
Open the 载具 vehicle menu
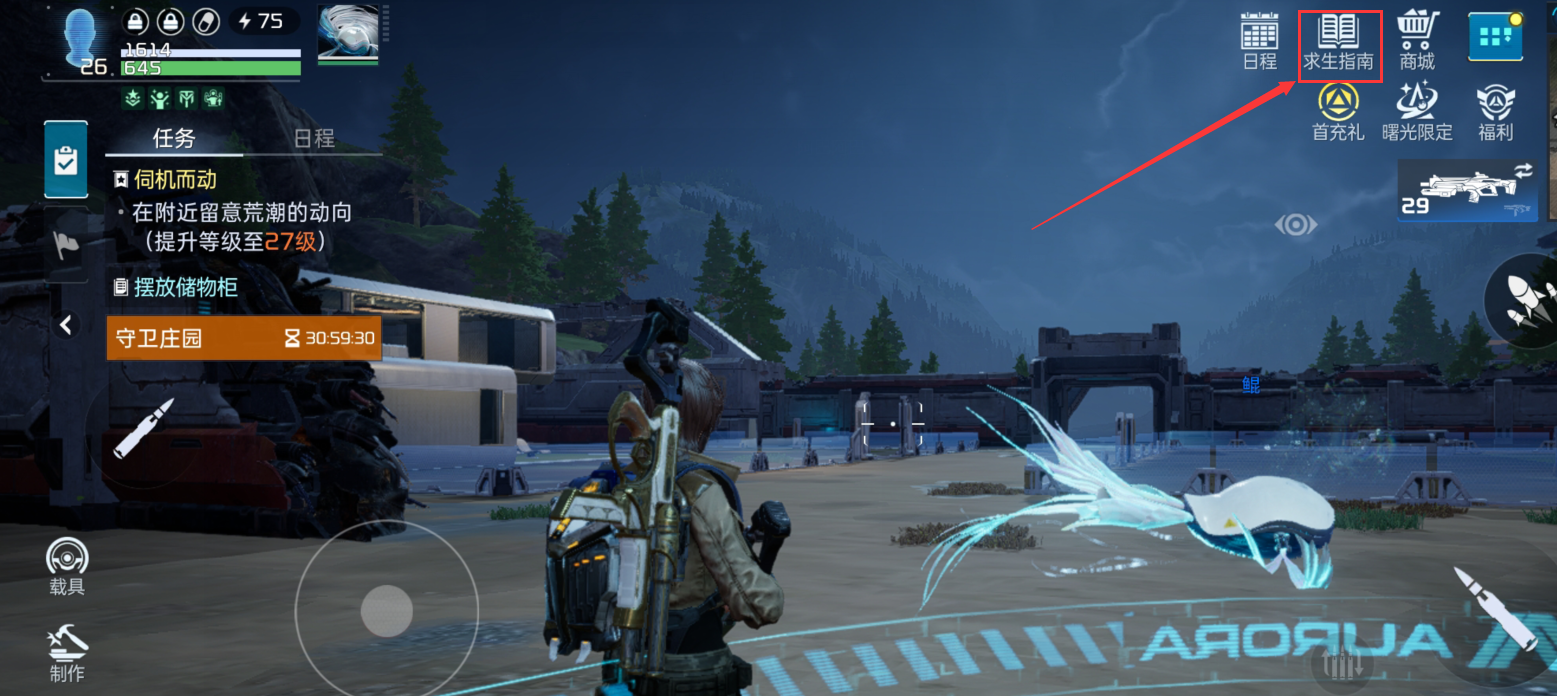tap(67, 566)
